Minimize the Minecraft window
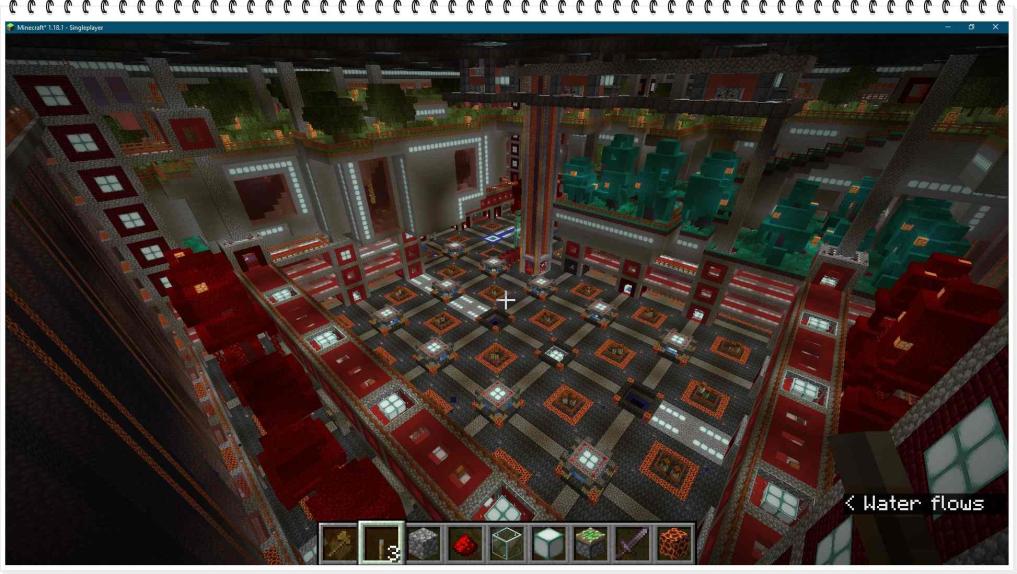1017x574 pixels. (946, 27)
